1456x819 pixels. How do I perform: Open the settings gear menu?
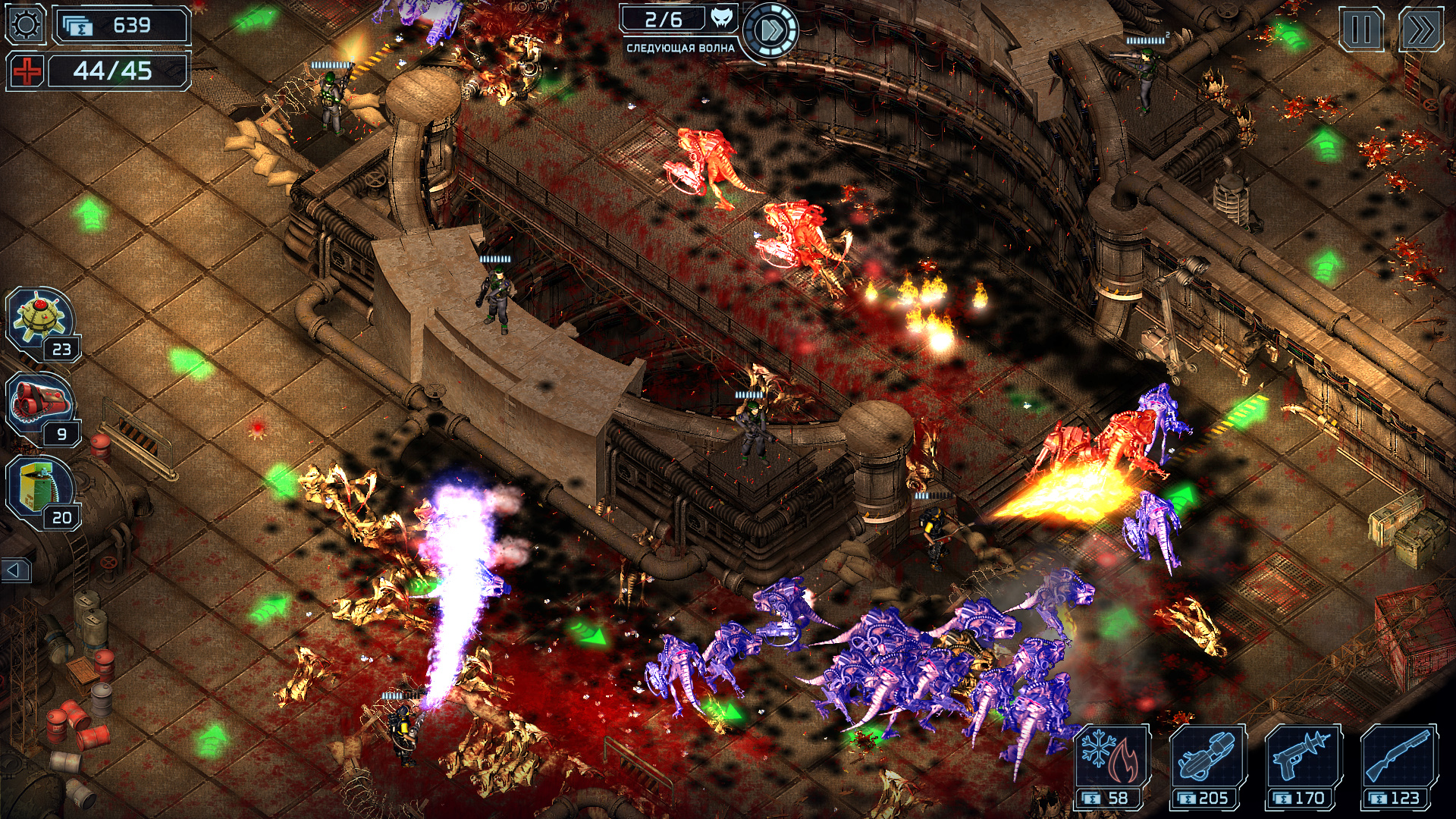tap(25, 25)
